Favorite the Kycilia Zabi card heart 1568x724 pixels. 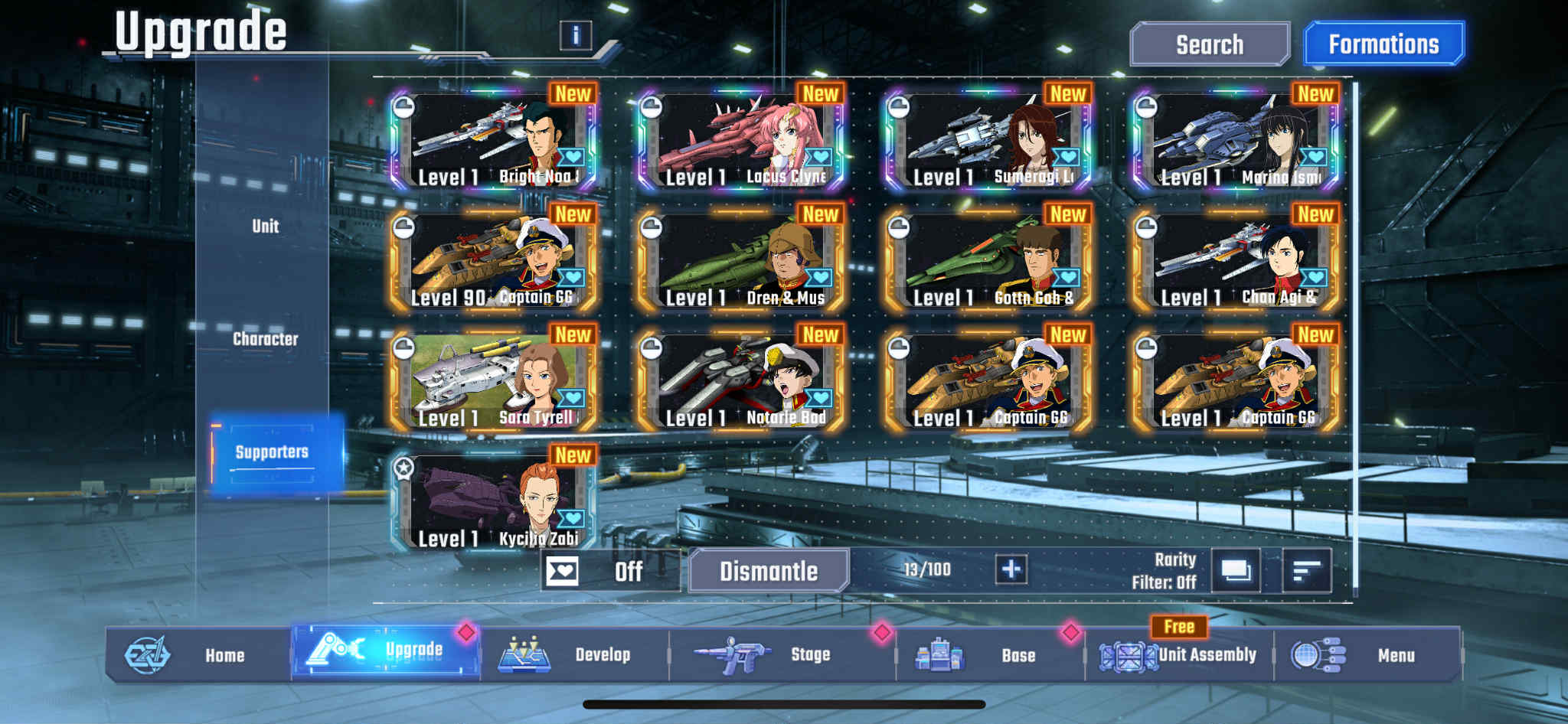(x=570, y=517)
